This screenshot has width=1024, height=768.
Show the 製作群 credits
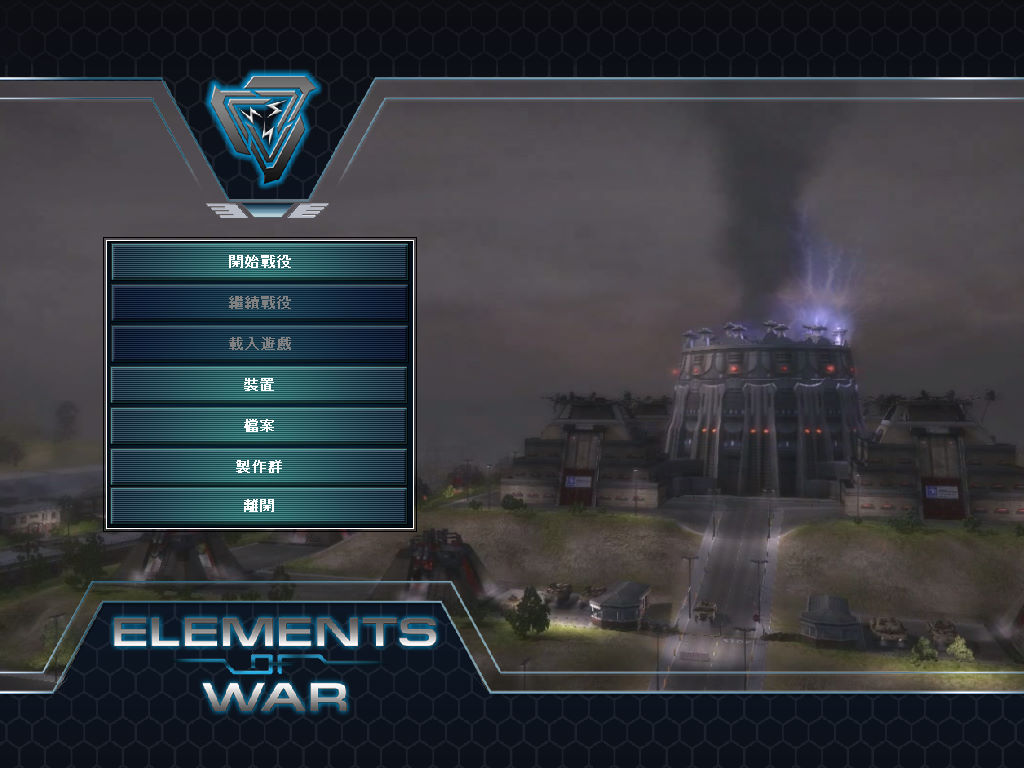click(x=259, y=466)
